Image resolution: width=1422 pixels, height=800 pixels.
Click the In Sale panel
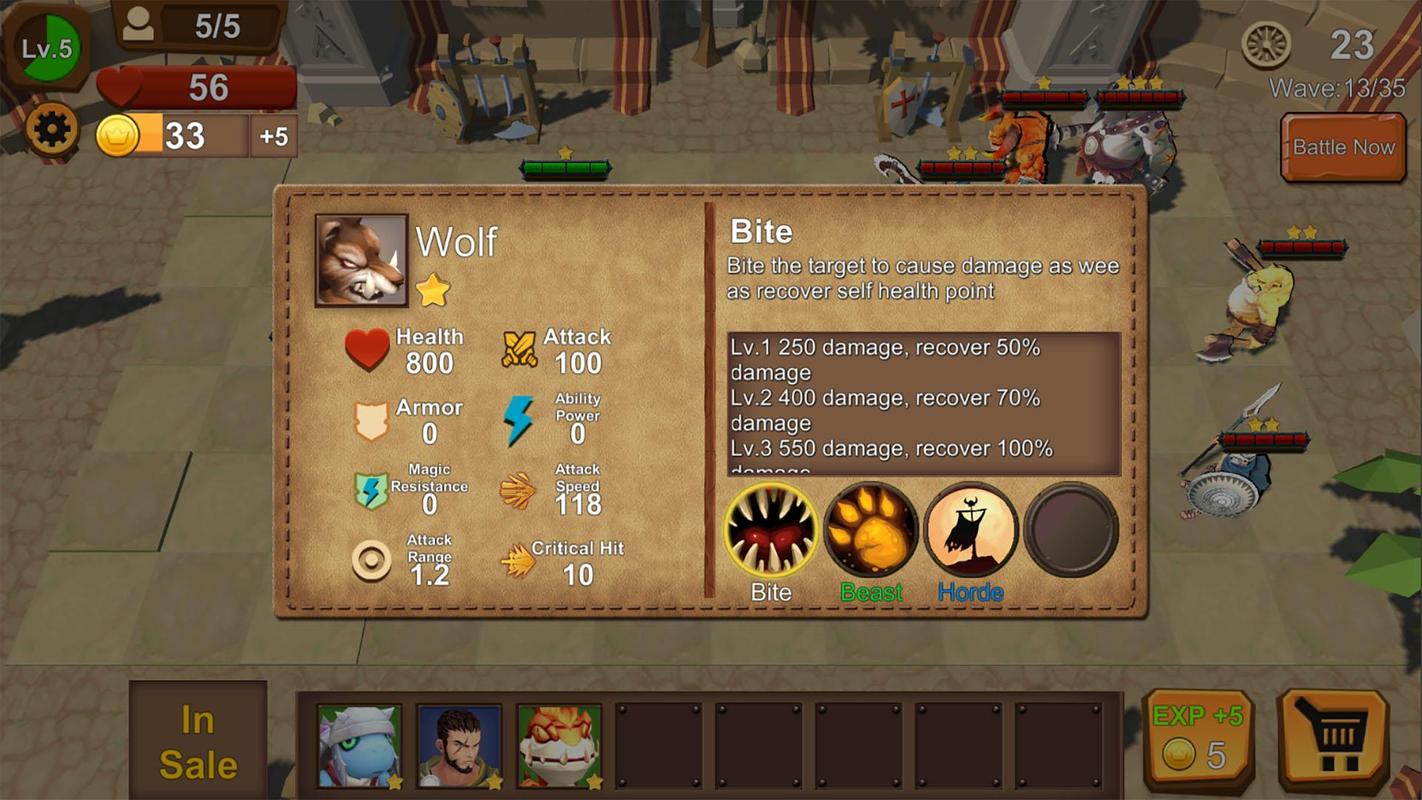click(198, 741)
